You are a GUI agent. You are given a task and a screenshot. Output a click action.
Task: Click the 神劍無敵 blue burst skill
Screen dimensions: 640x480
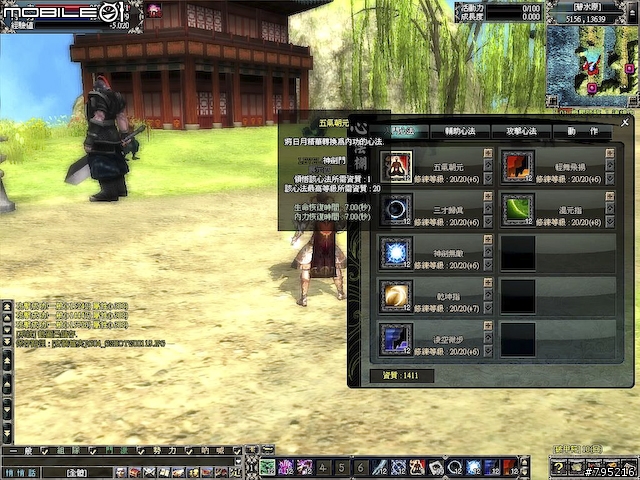pos(397,252)
